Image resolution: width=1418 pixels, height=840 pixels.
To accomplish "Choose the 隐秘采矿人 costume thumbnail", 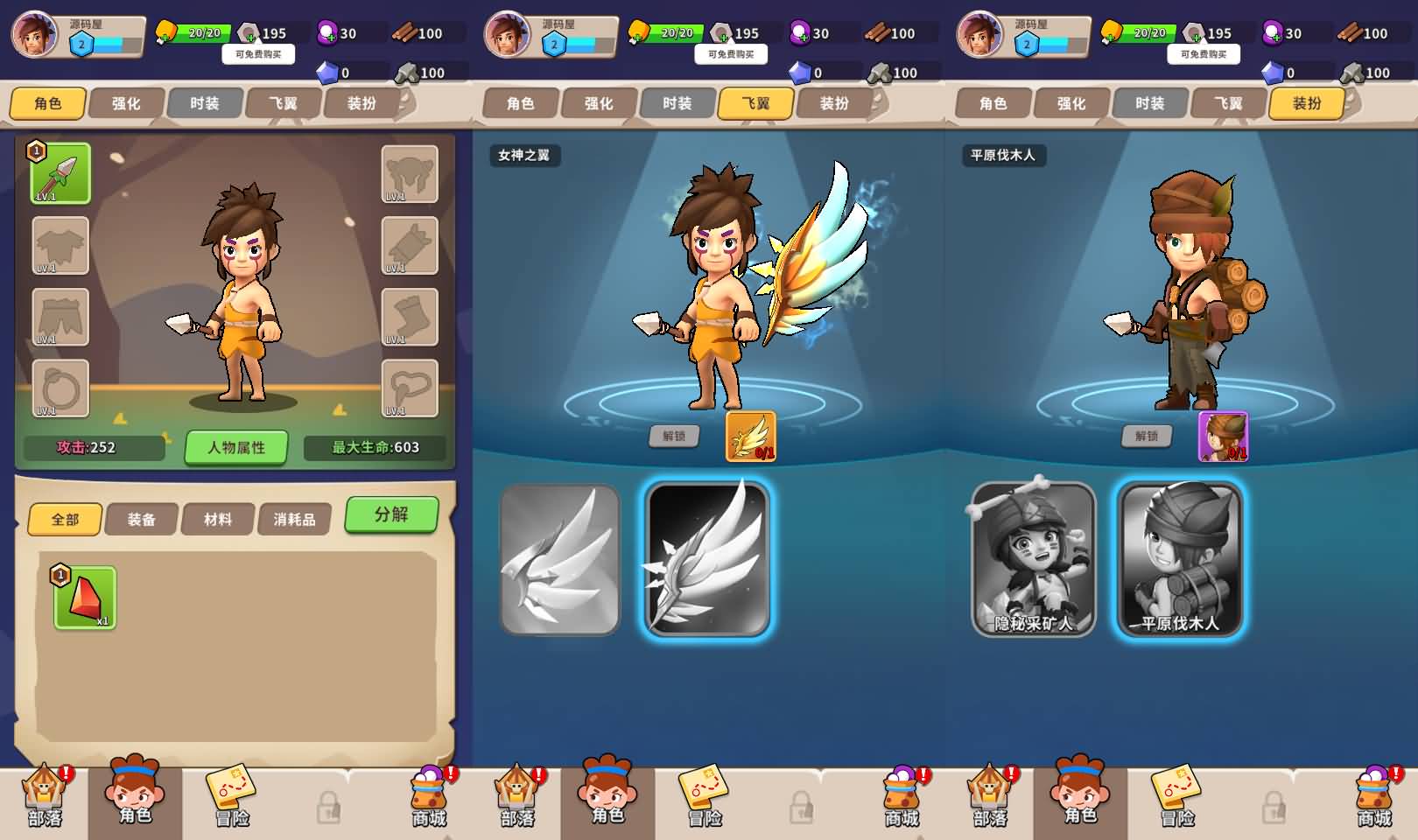I will click(x=1034, y=559).
